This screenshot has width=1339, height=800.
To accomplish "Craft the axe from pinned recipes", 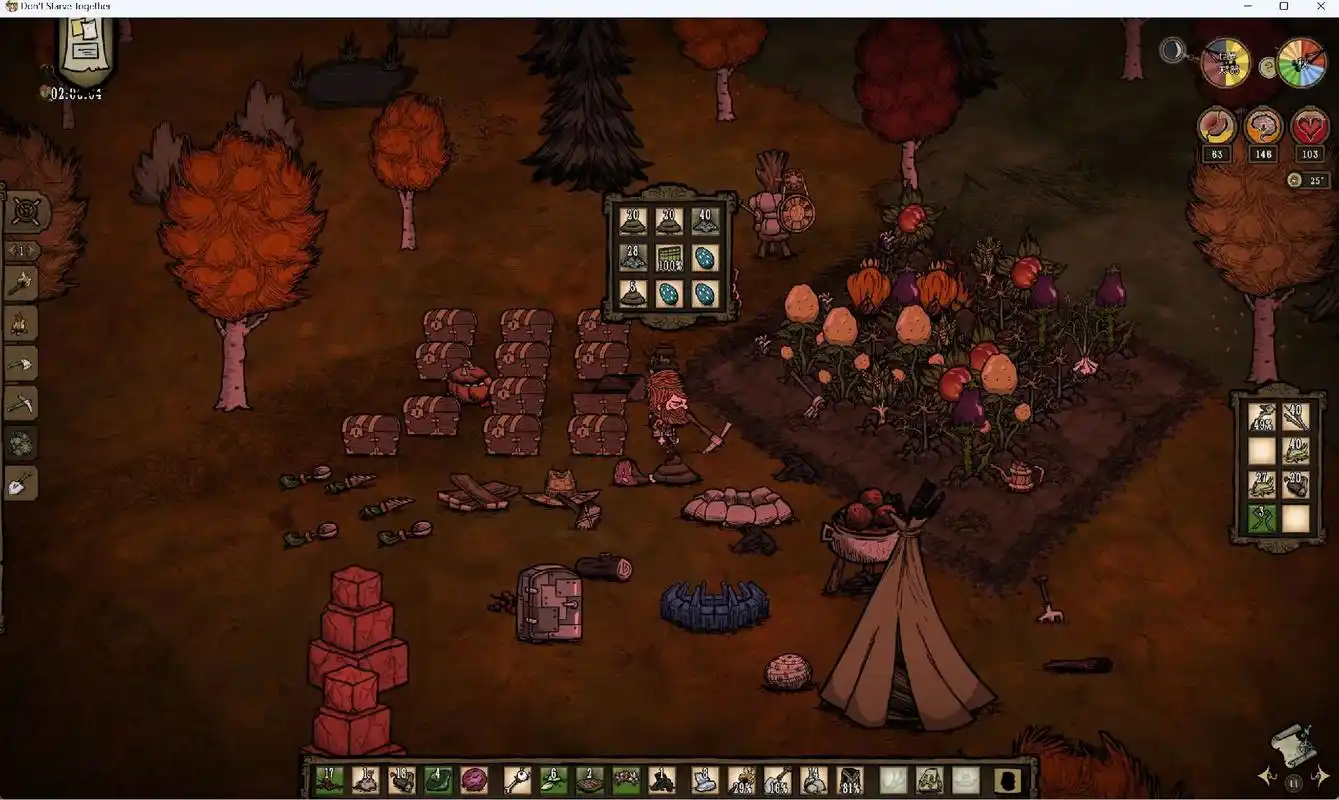I will coord(22,364).
